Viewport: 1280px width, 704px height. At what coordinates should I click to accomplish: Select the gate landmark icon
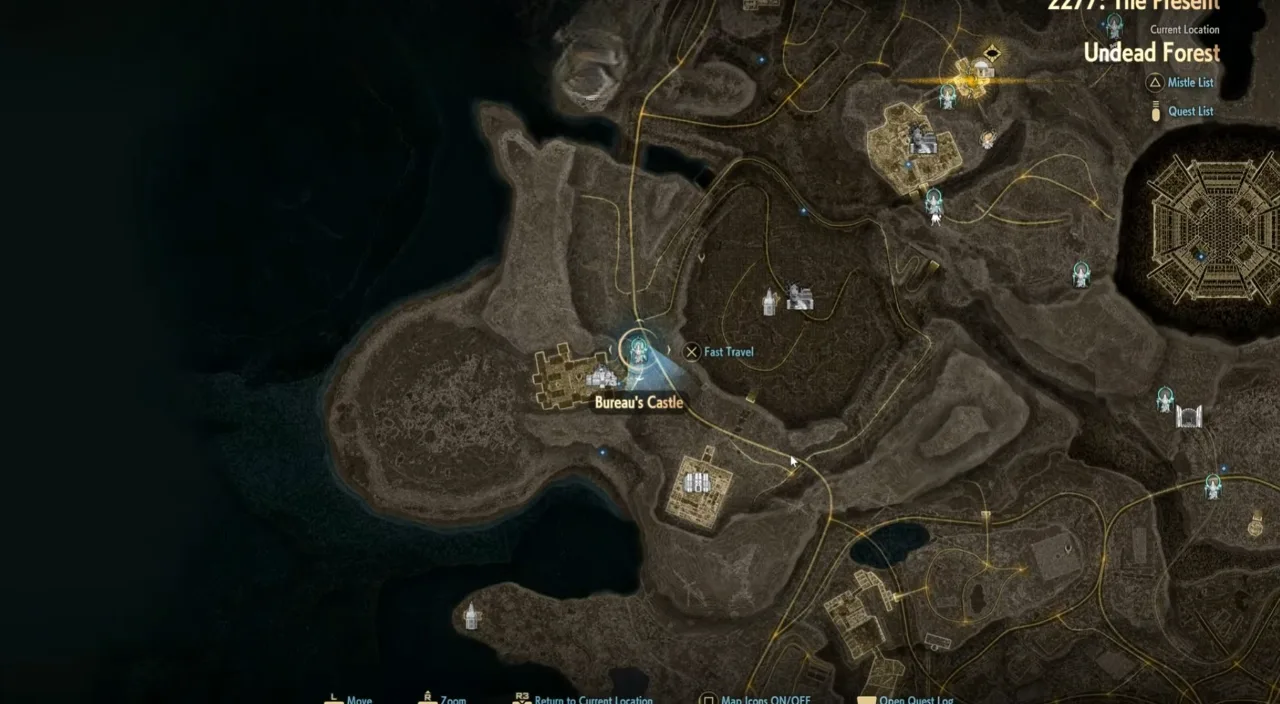pyautogui.click(x=1188, y=416)
